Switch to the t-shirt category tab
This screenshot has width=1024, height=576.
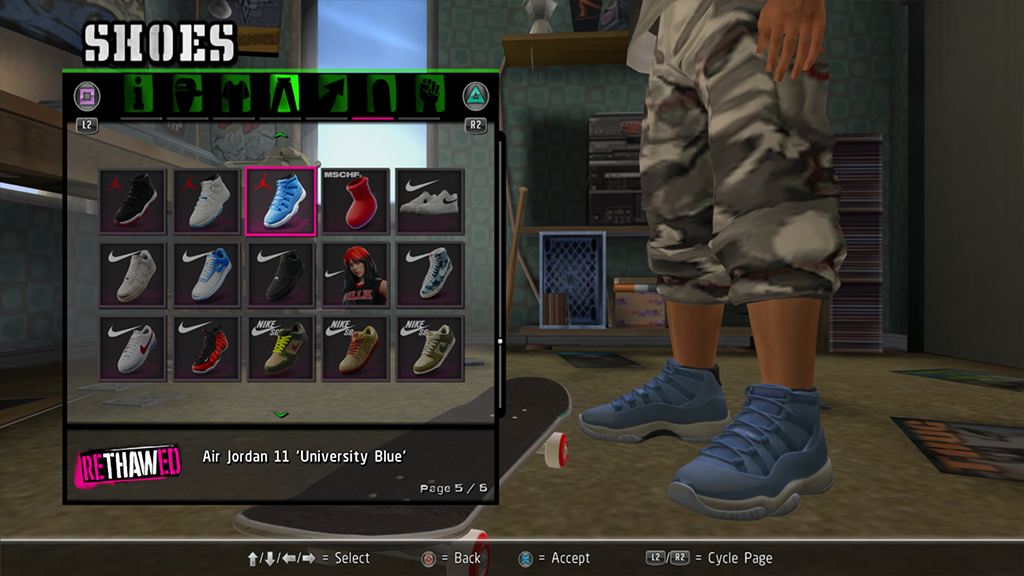pos(234,96)
